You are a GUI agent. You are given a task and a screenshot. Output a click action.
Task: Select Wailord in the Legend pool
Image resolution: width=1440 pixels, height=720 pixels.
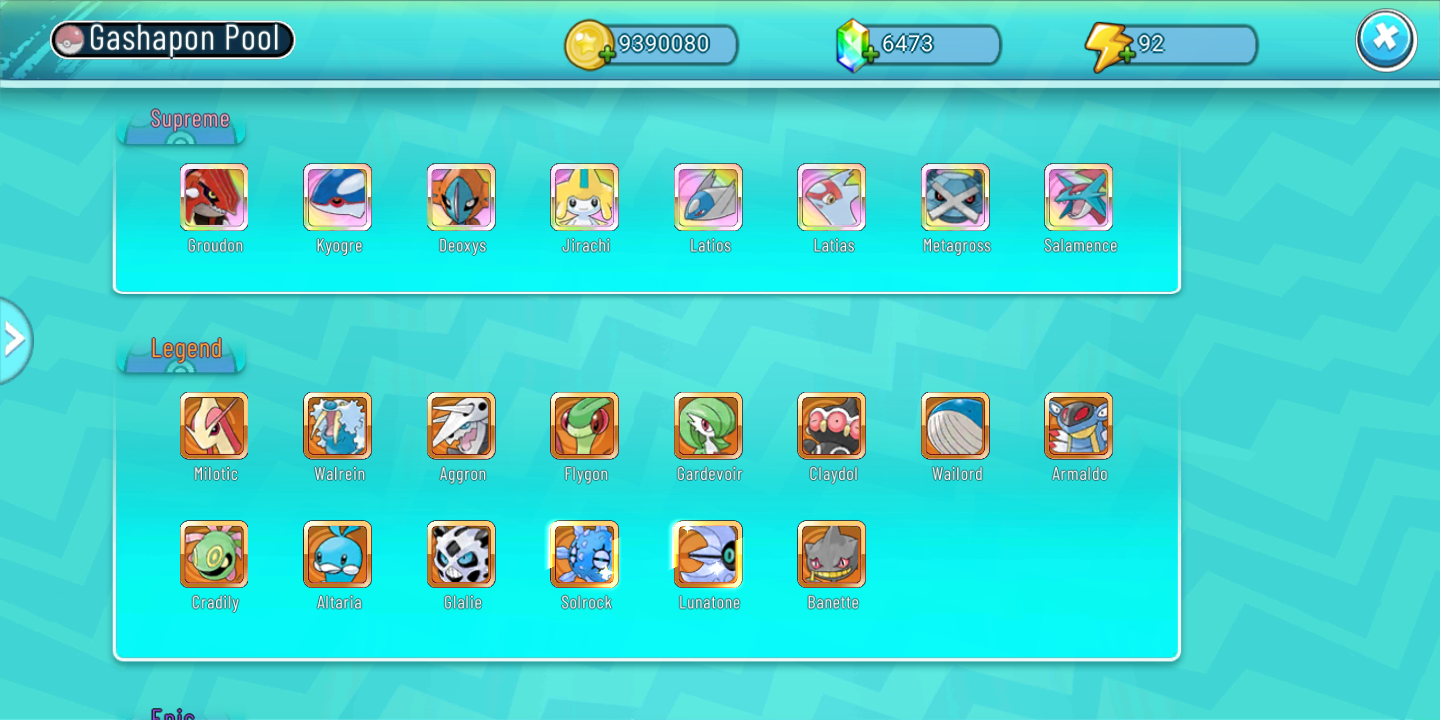955,426
